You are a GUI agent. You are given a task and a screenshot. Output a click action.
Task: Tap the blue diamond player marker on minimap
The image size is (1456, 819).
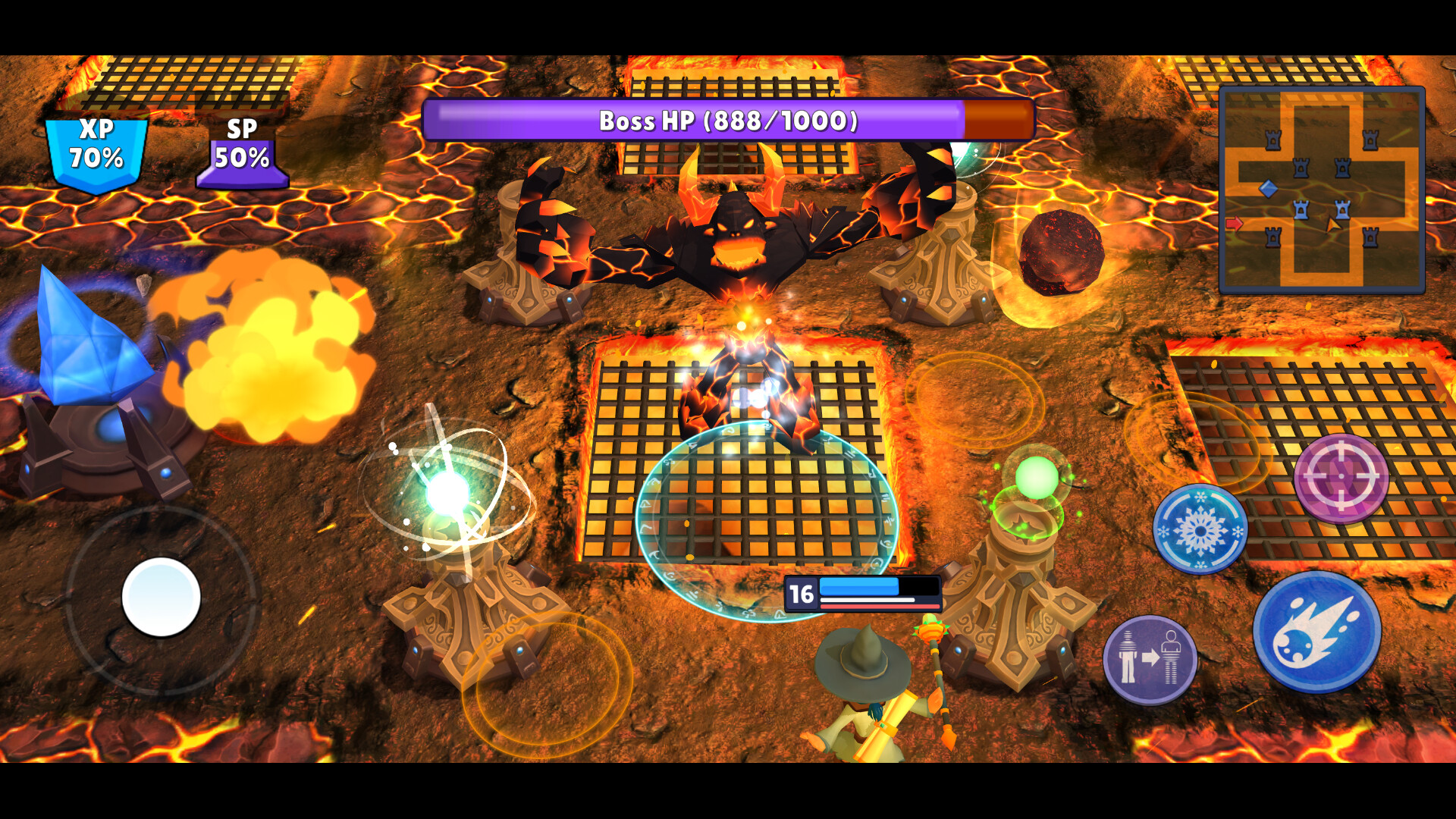point(1268,187)
